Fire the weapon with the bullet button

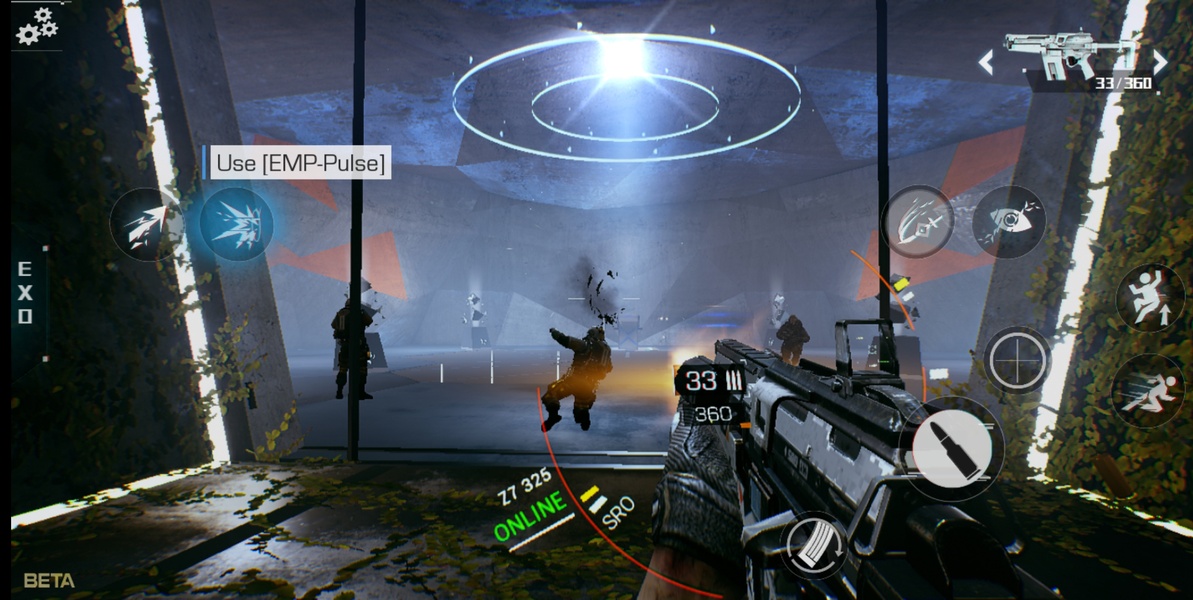pyautogui.click(x=951, y=450)
